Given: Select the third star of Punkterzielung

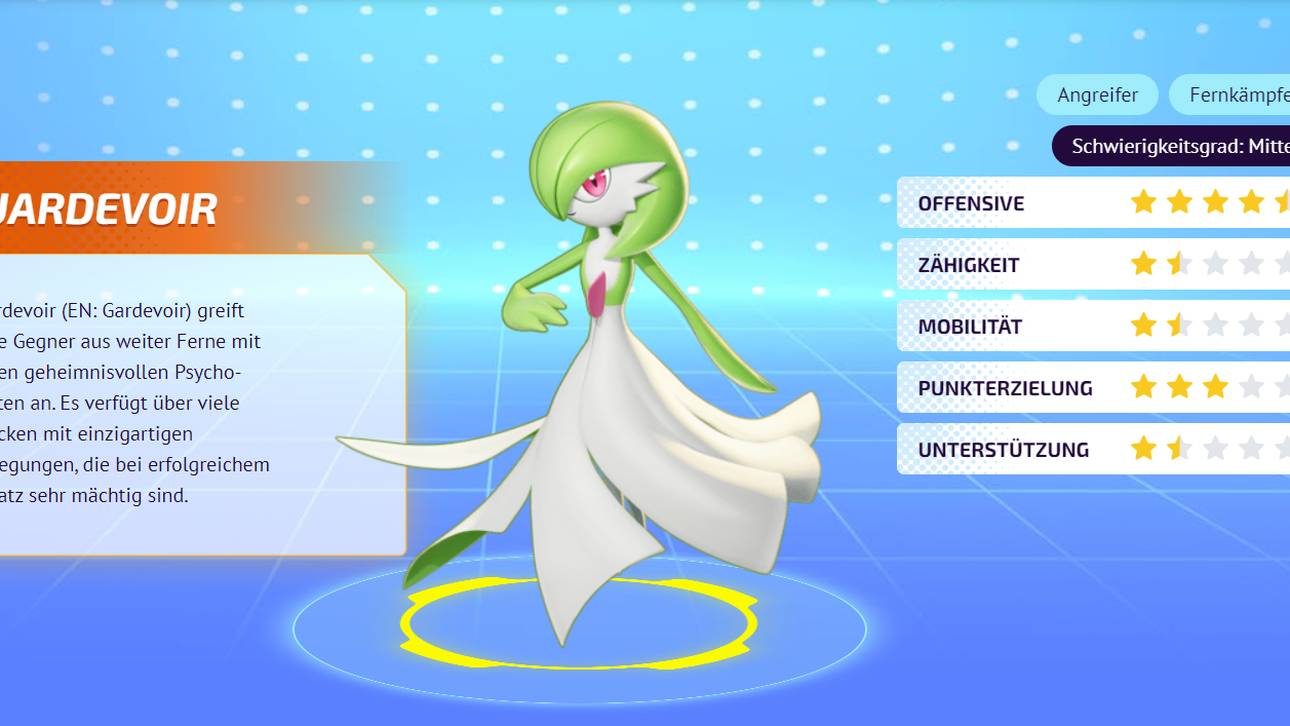Looking at the screenshot, I should [x=1216, y=388].
